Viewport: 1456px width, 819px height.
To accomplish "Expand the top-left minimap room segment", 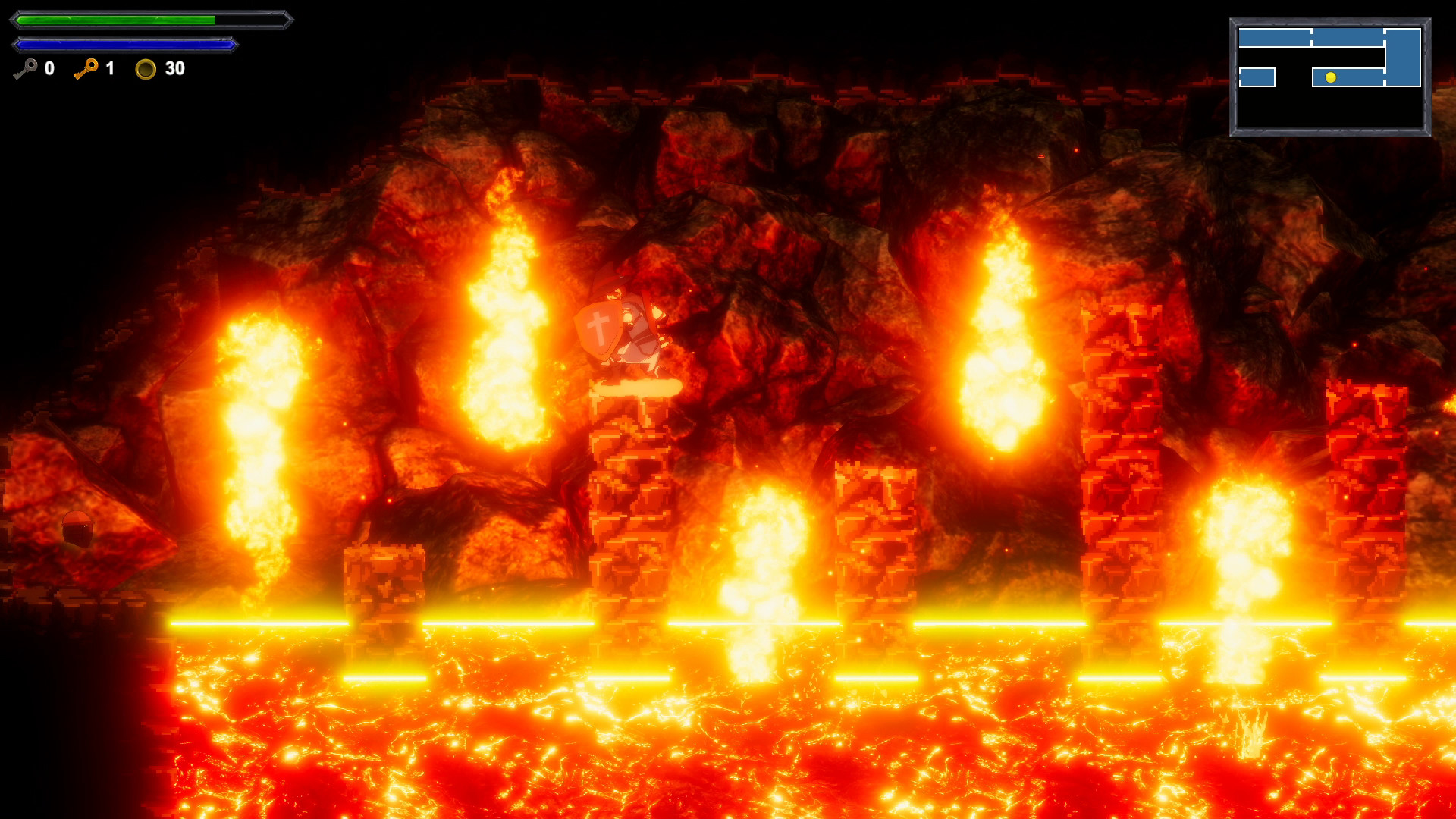I will pos(1274,36).
